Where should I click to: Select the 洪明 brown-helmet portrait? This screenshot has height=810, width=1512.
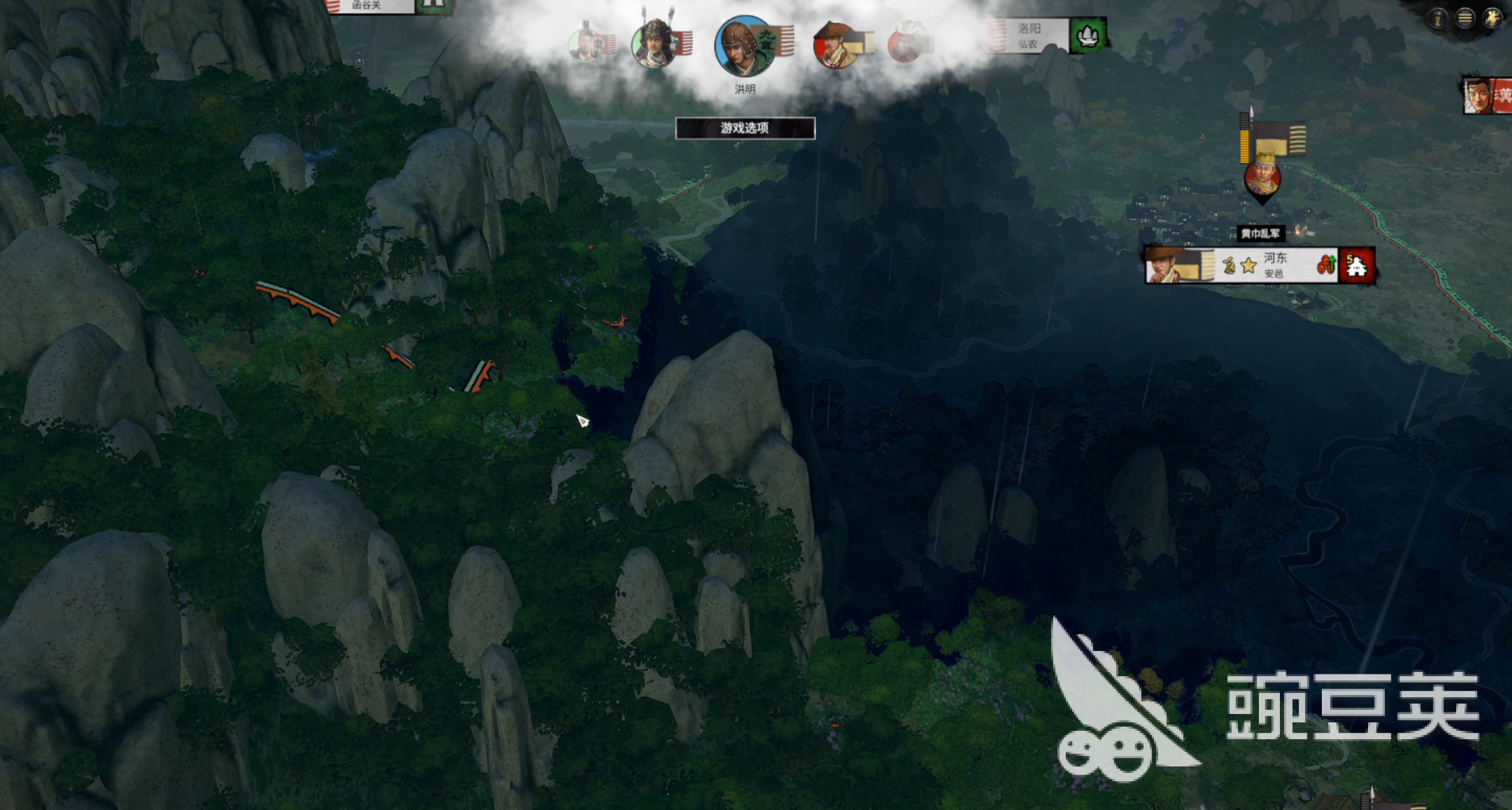pos(744,47)
